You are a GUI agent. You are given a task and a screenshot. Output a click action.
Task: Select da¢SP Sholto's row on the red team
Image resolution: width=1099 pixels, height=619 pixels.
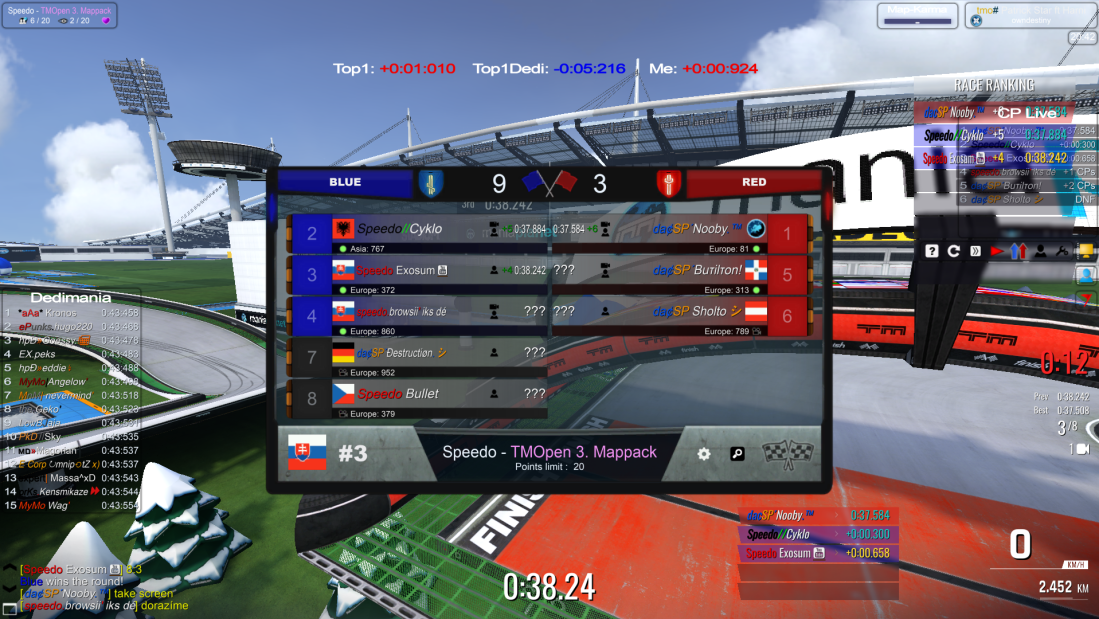680,317
